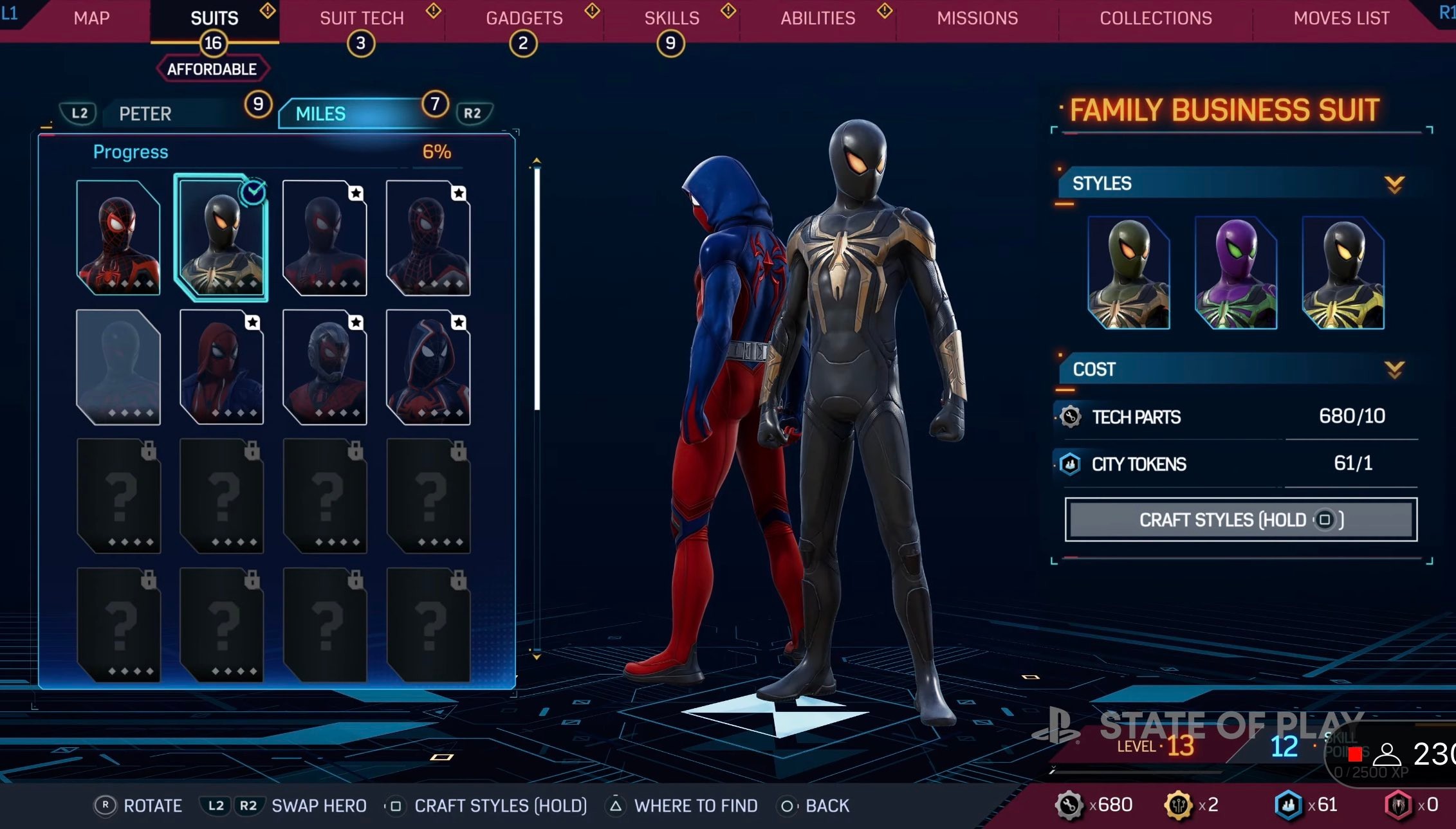Screen dimensions: 1456x829
Task: Hold the Craft Styles button
Action: [1240, 520]
